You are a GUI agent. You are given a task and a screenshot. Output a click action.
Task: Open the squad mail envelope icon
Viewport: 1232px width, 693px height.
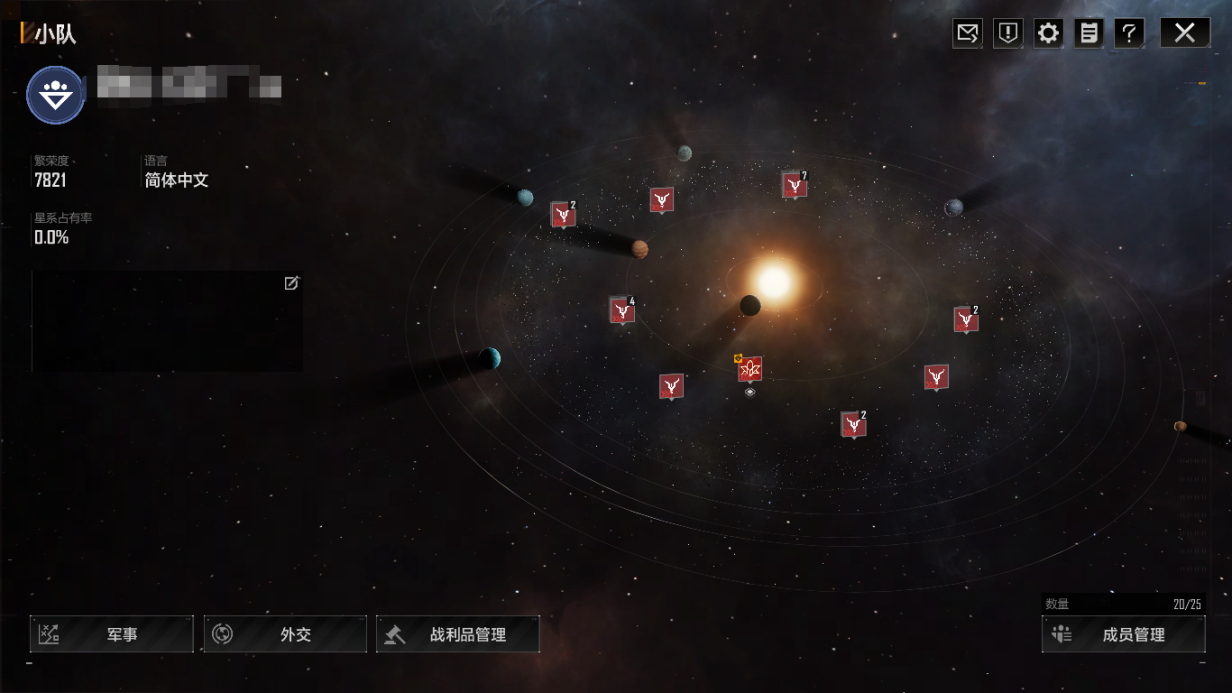pos(967,33)
